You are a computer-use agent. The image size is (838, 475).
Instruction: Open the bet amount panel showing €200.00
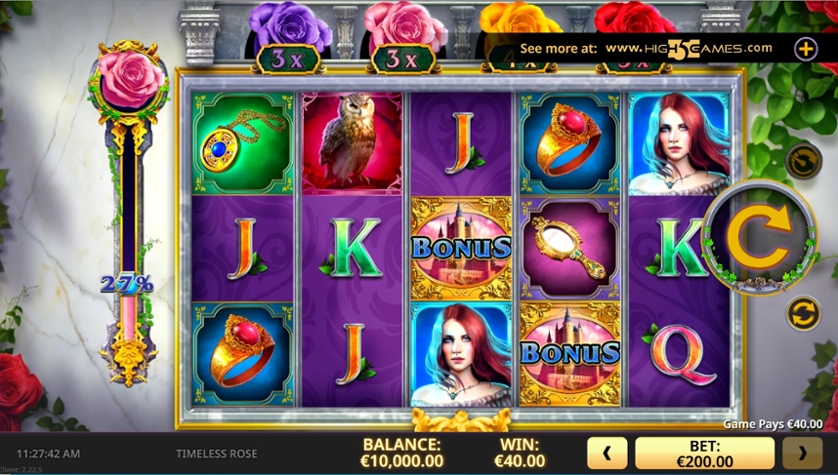(704, 452)
